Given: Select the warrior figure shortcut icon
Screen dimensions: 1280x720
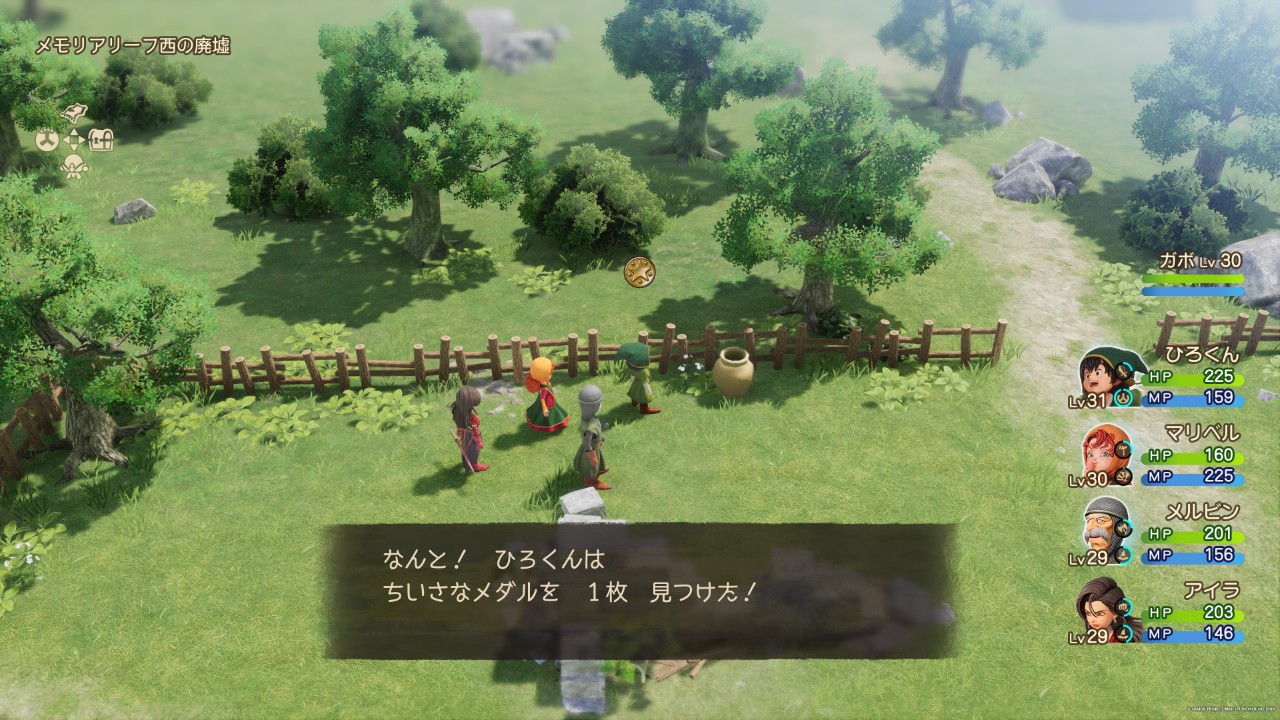Looking at the screenshot, I should (75, 166).
